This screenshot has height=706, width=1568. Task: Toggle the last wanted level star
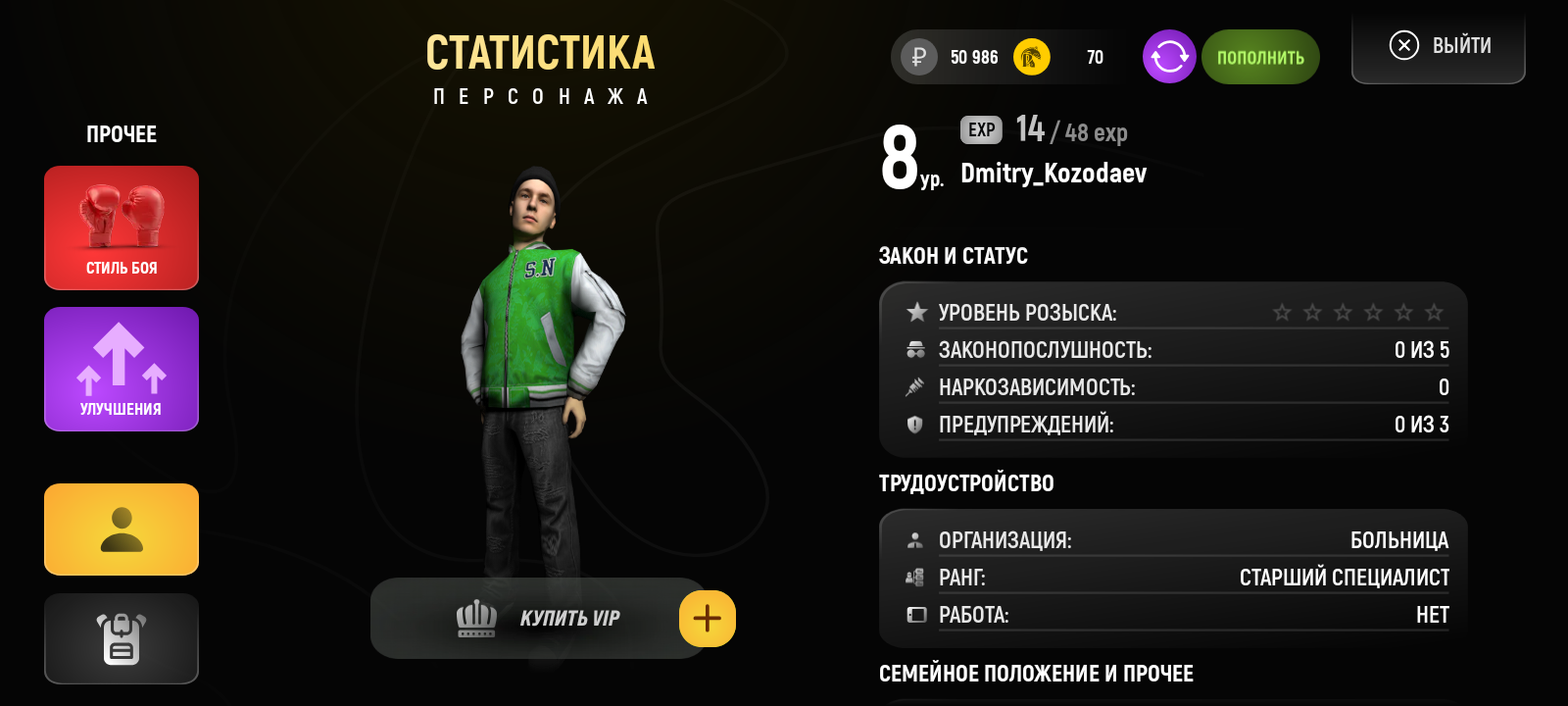1433,312
